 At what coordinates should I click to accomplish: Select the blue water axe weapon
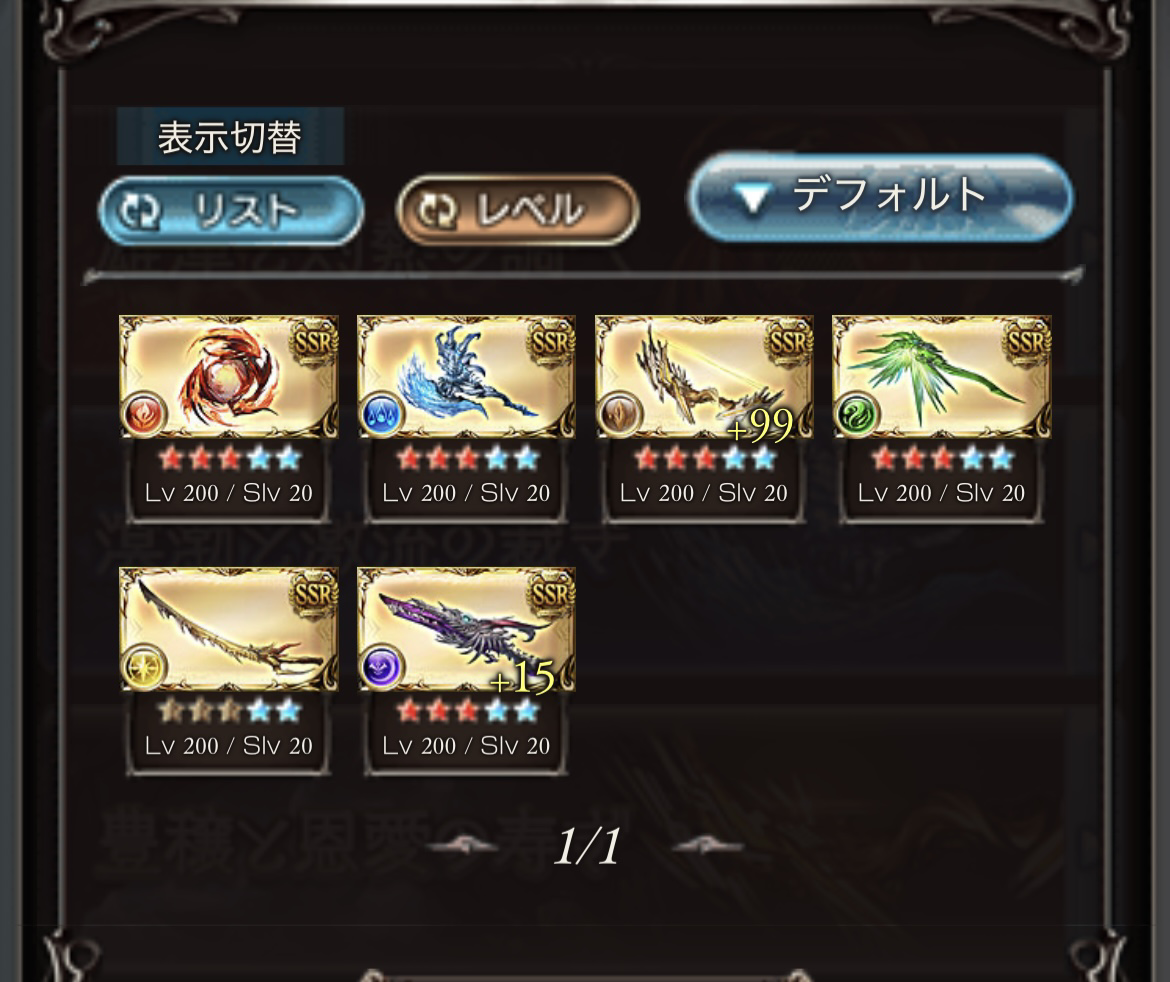tap(466, 378)
